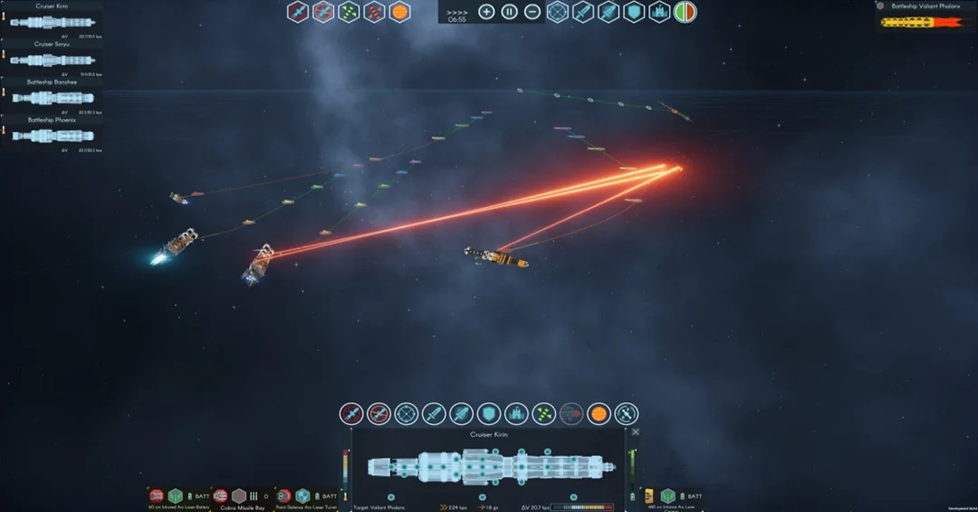
Task: Select Battleship Banshee in the fleet list
Action: (51, 93)
